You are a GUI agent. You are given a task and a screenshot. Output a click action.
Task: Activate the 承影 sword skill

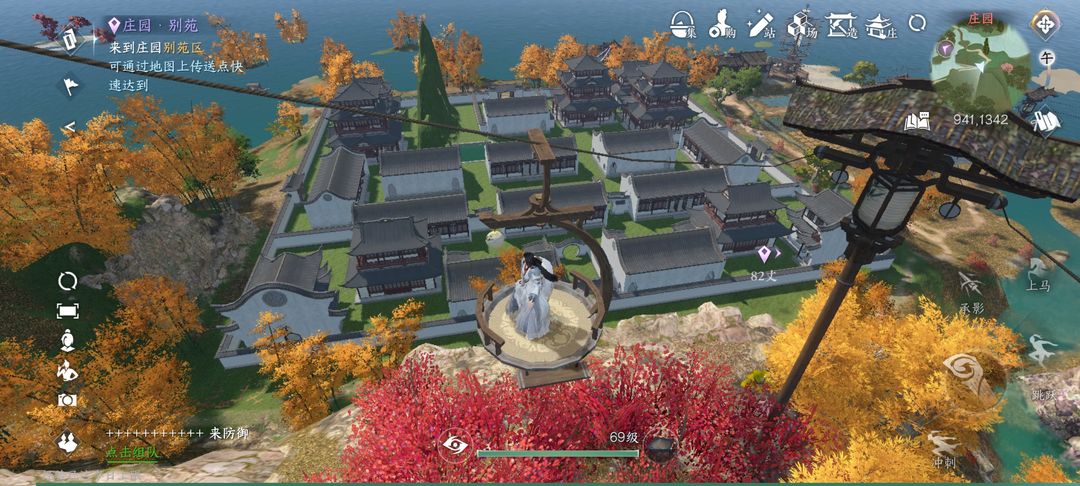coord(971,290)
